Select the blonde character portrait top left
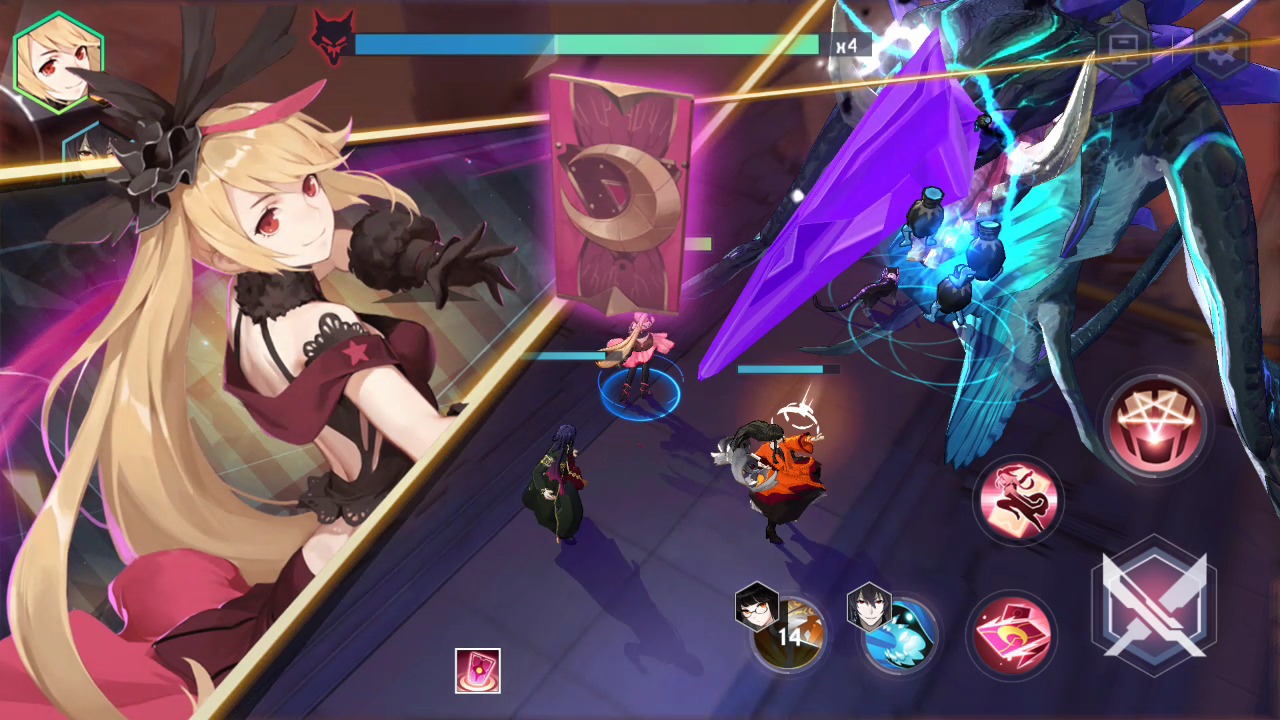The width and height of the screenshot is (1280, 720). click(x=58, y=62)
